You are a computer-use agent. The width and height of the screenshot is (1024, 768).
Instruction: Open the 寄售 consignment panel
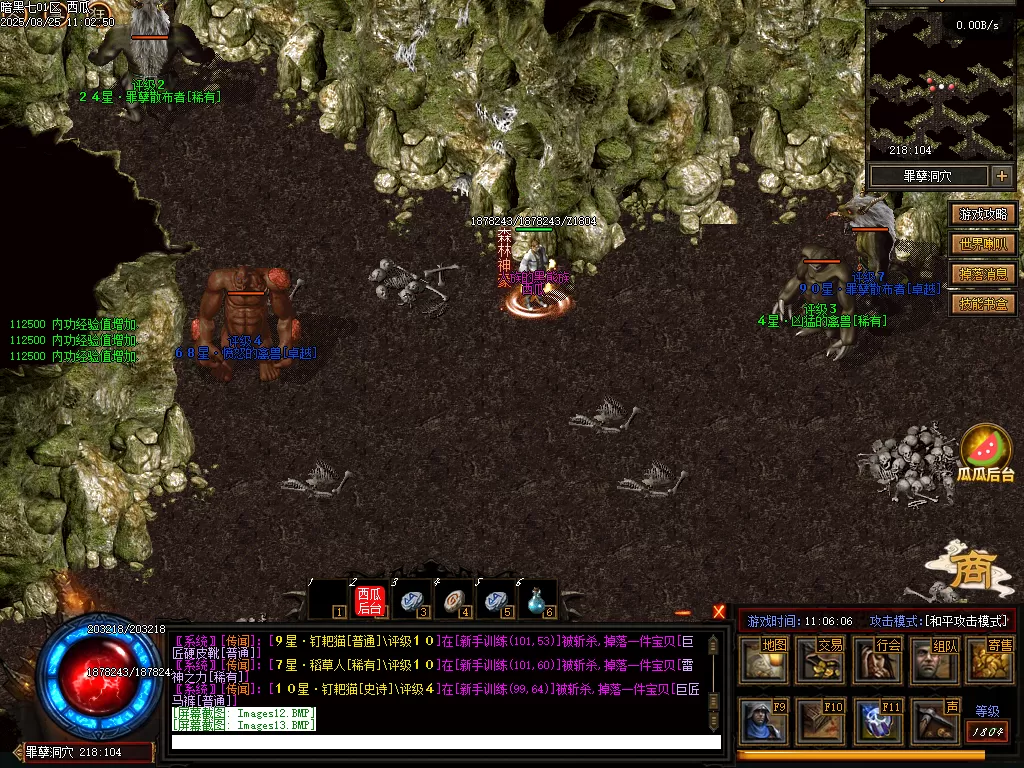990,660
